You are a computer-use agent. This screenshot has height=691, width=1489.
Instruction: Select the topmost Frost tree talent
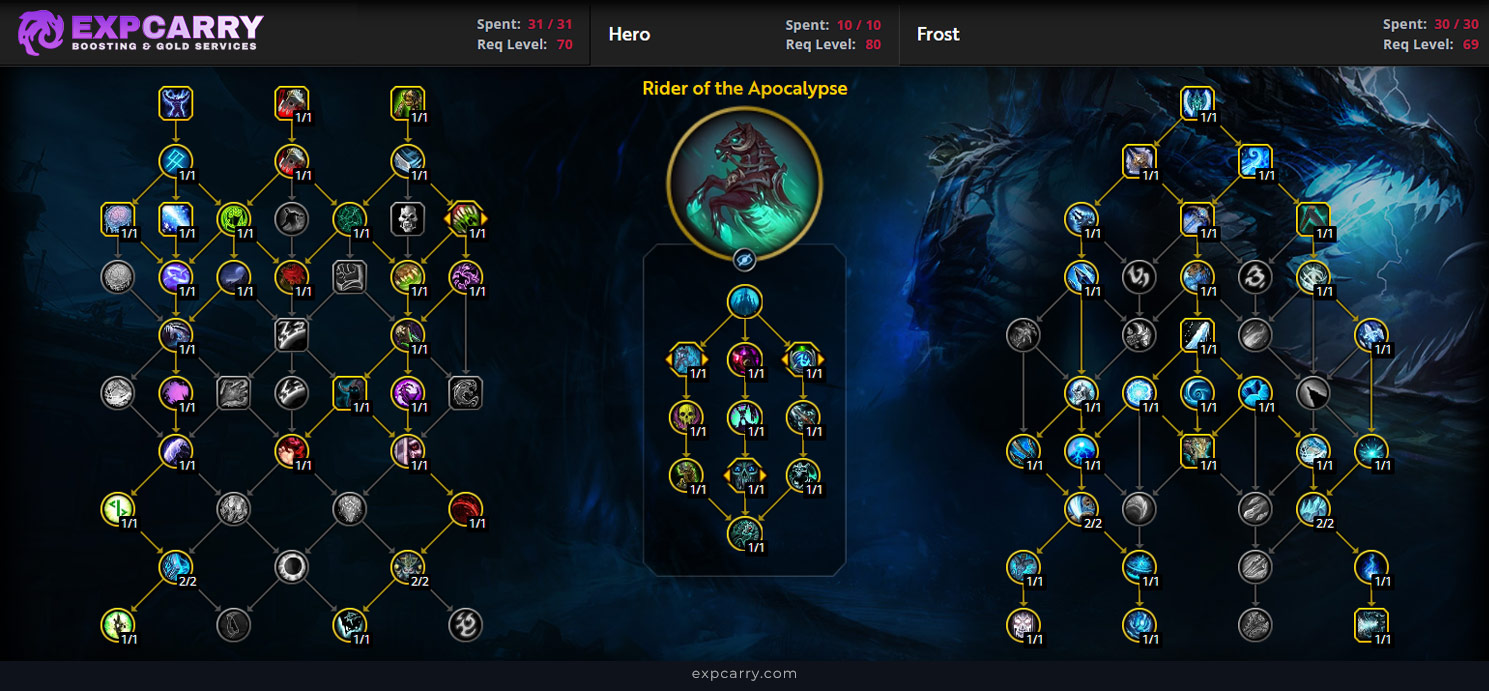tap(1197, 103)
